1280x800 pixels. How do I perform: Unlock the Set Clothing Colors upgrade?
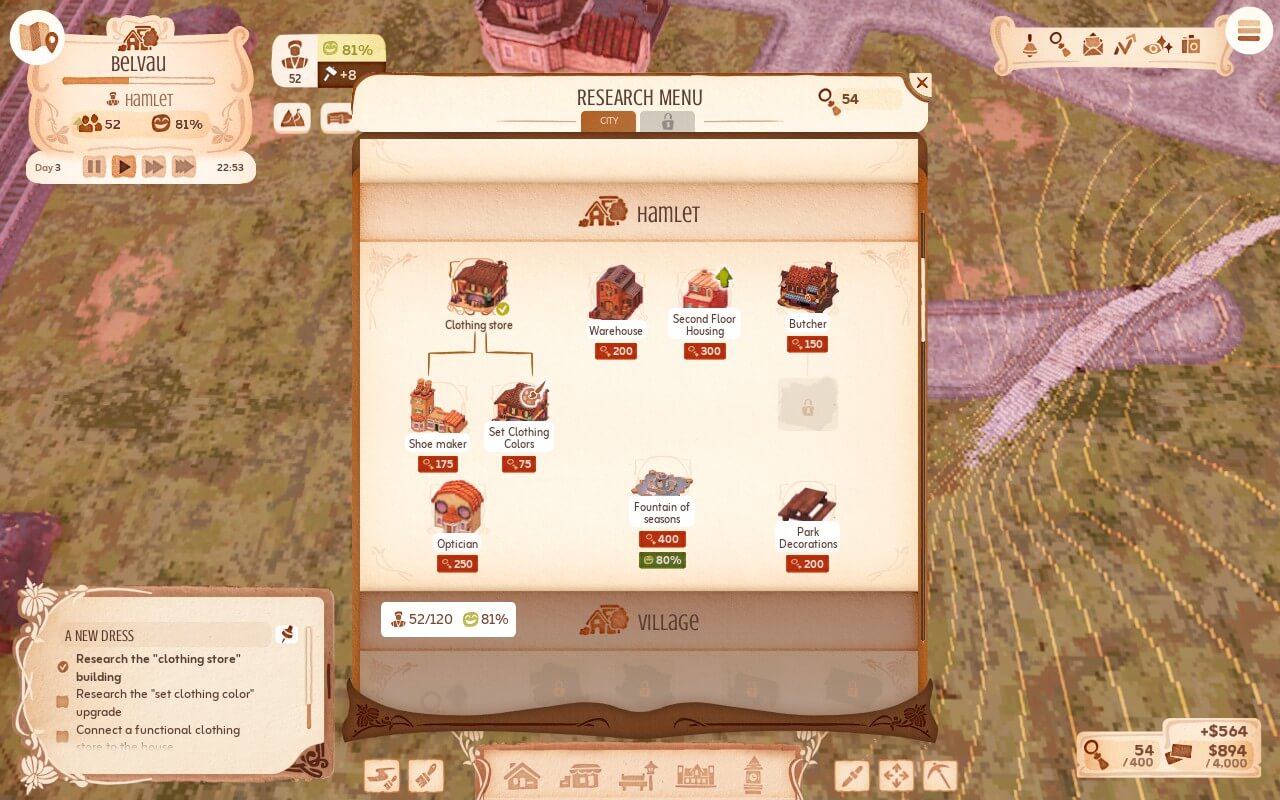point(519,405)
